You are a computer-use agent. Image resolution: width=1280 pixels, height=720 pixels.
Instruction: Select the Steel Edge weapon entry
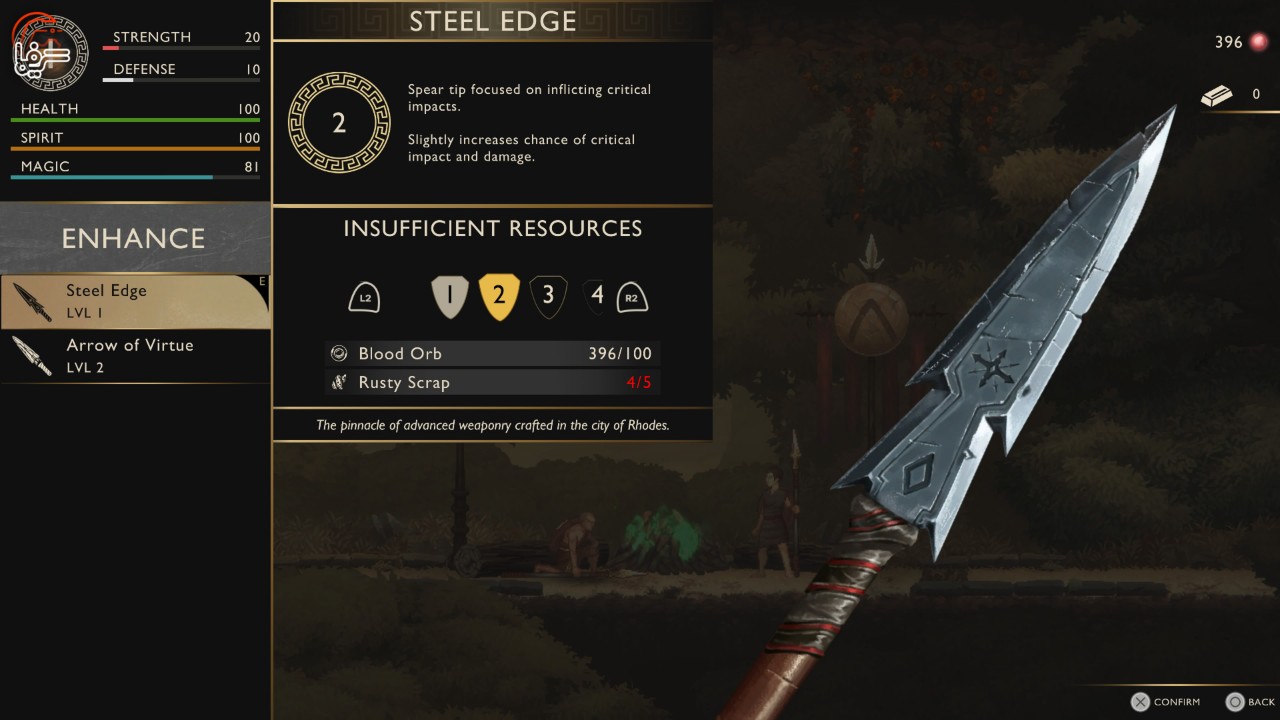(135, 301)
